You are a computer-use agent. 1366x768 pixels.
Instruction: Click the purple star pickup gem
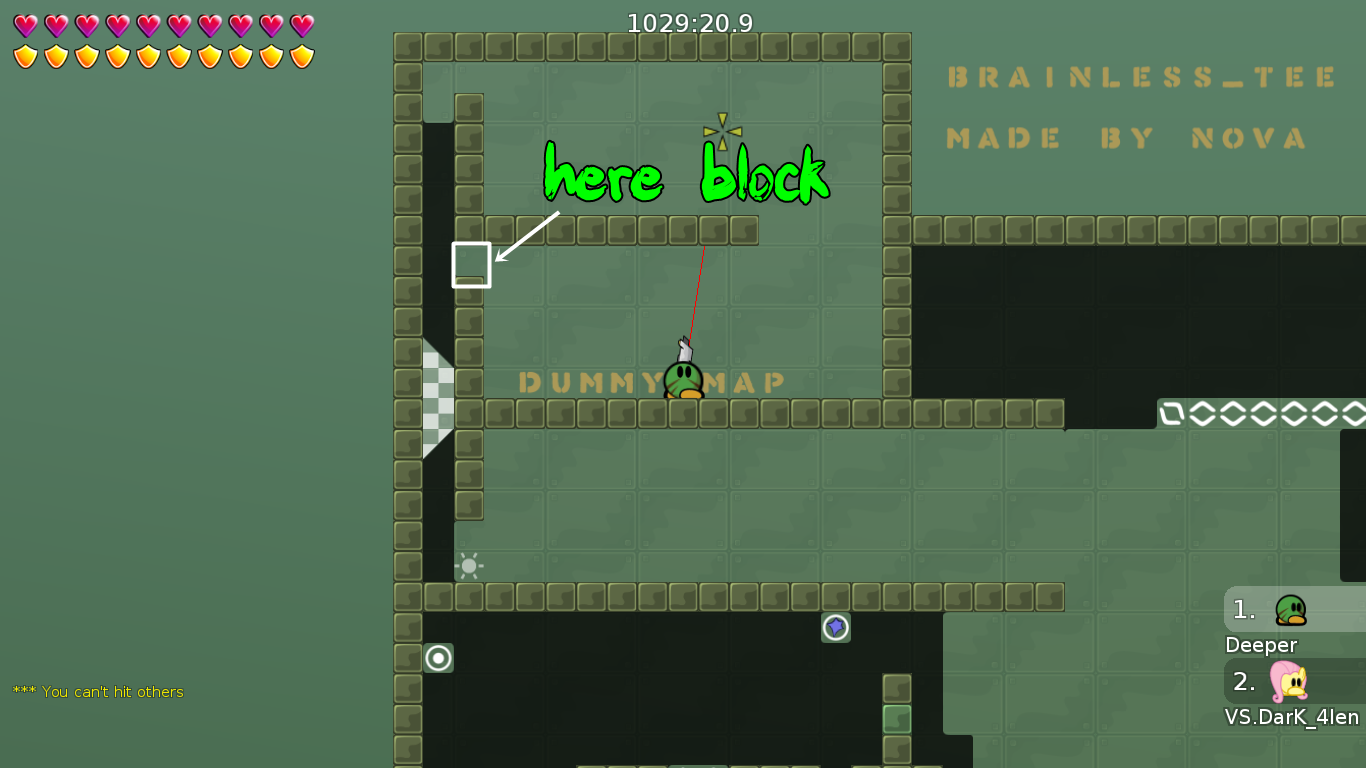(x=836, y=628)
